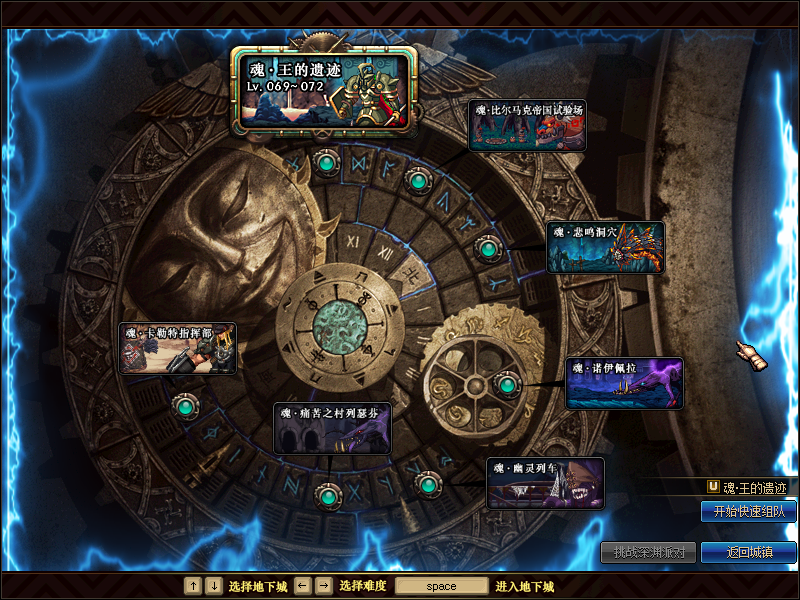This screenshot has width=800, height=600.
Task: Return to town with 返回城镇
Action: tap(748, 552)
